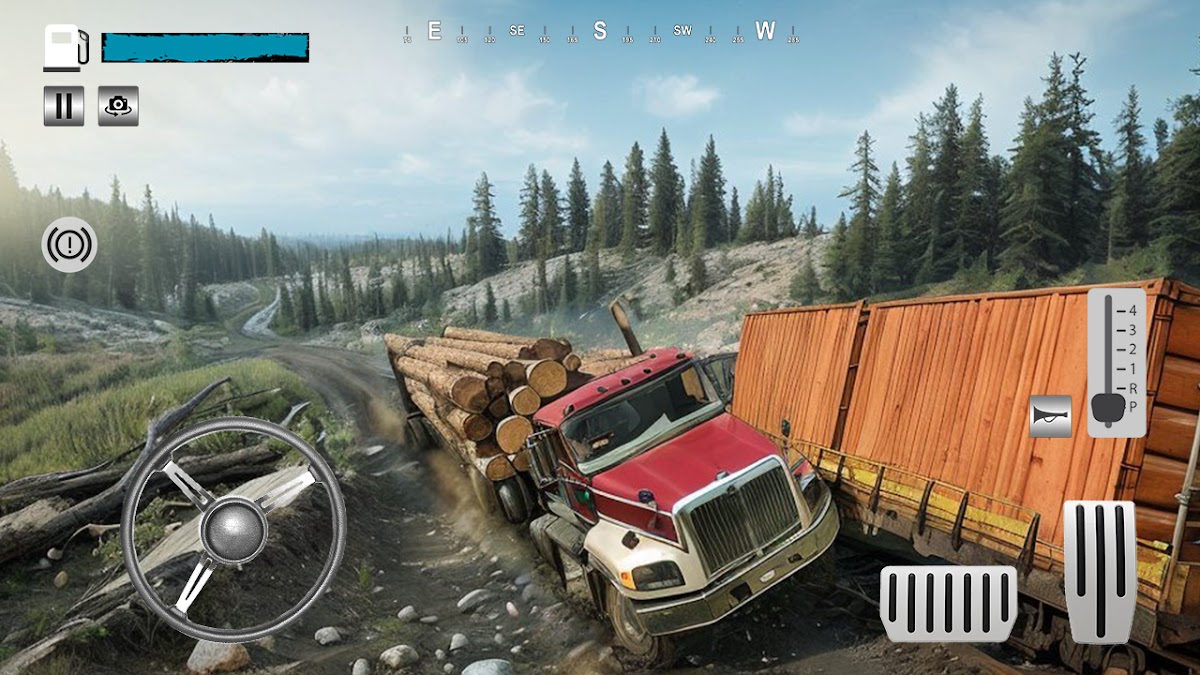Pause the game
Viewport: 1200px width, 675px height.
click(64, 106)
